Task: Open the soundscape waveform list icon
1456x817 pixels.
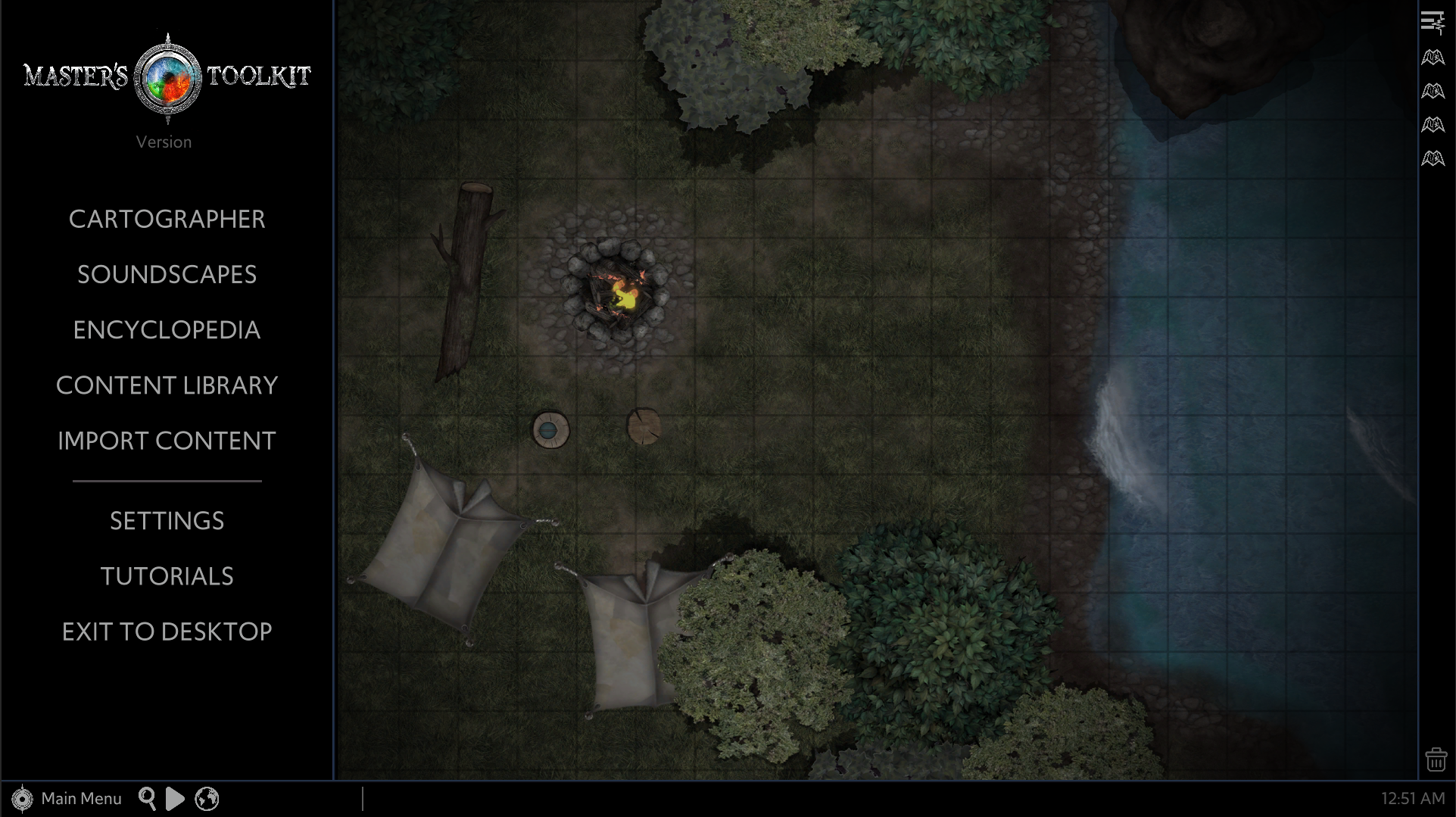Action: [1433, 23]
